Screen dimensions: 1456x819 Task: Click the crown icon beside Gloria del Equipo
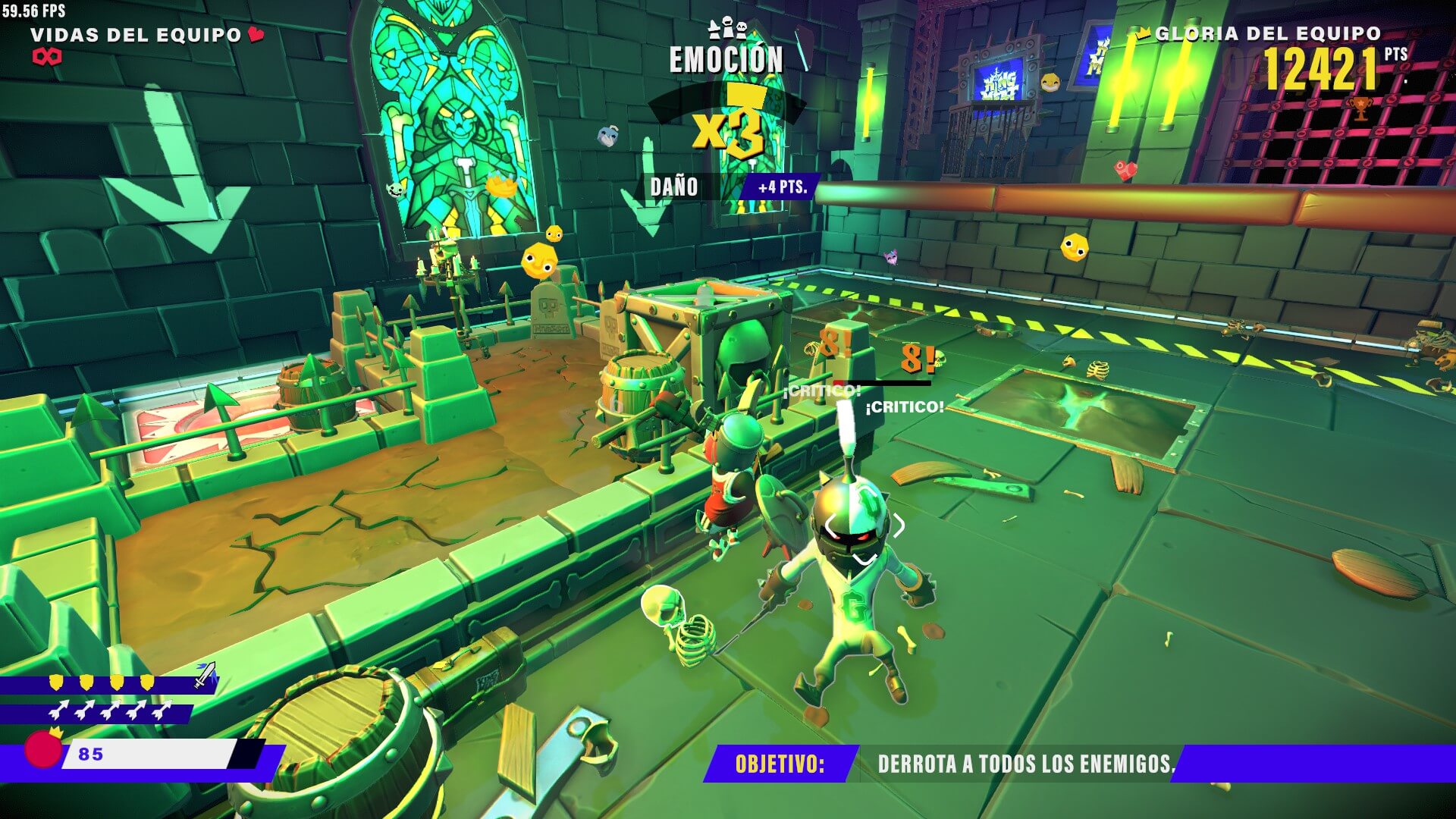[1144, 33]
